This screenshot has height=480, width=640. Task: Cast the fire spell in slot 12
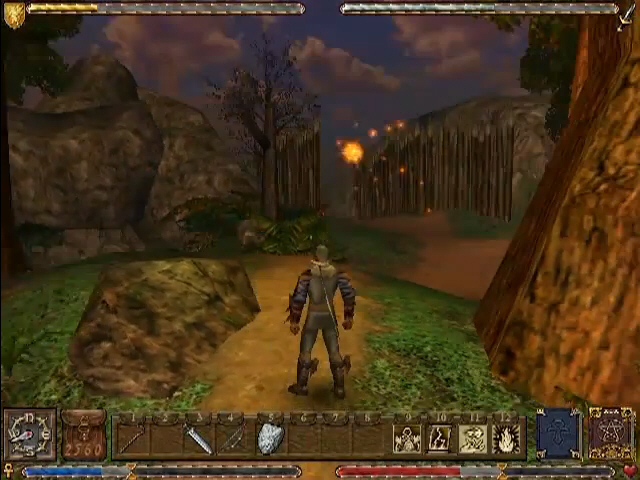tap(506, 438)
